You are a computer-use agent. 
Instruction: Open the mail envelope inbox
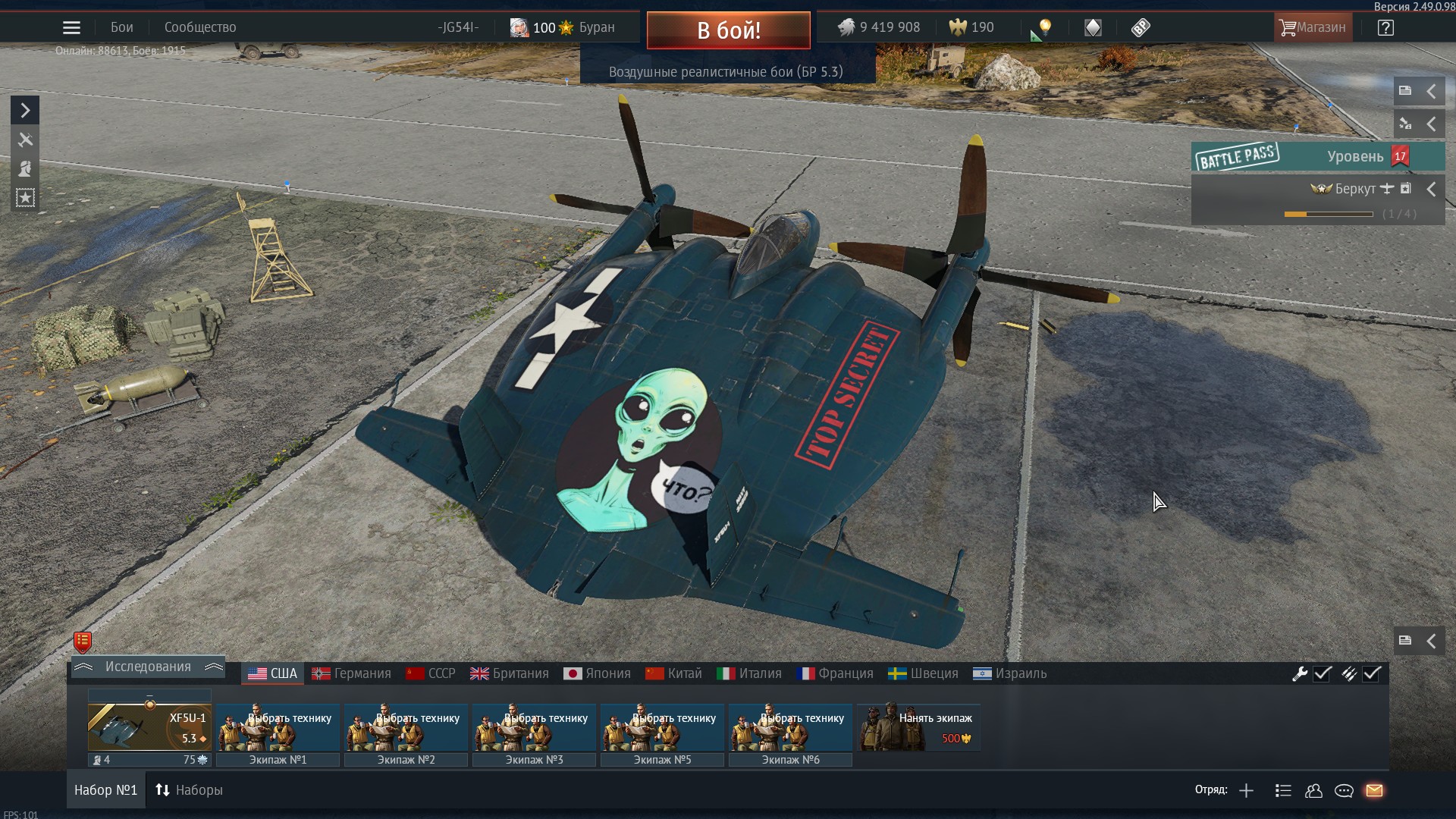pyautogui.click(x=1374, y=791)
